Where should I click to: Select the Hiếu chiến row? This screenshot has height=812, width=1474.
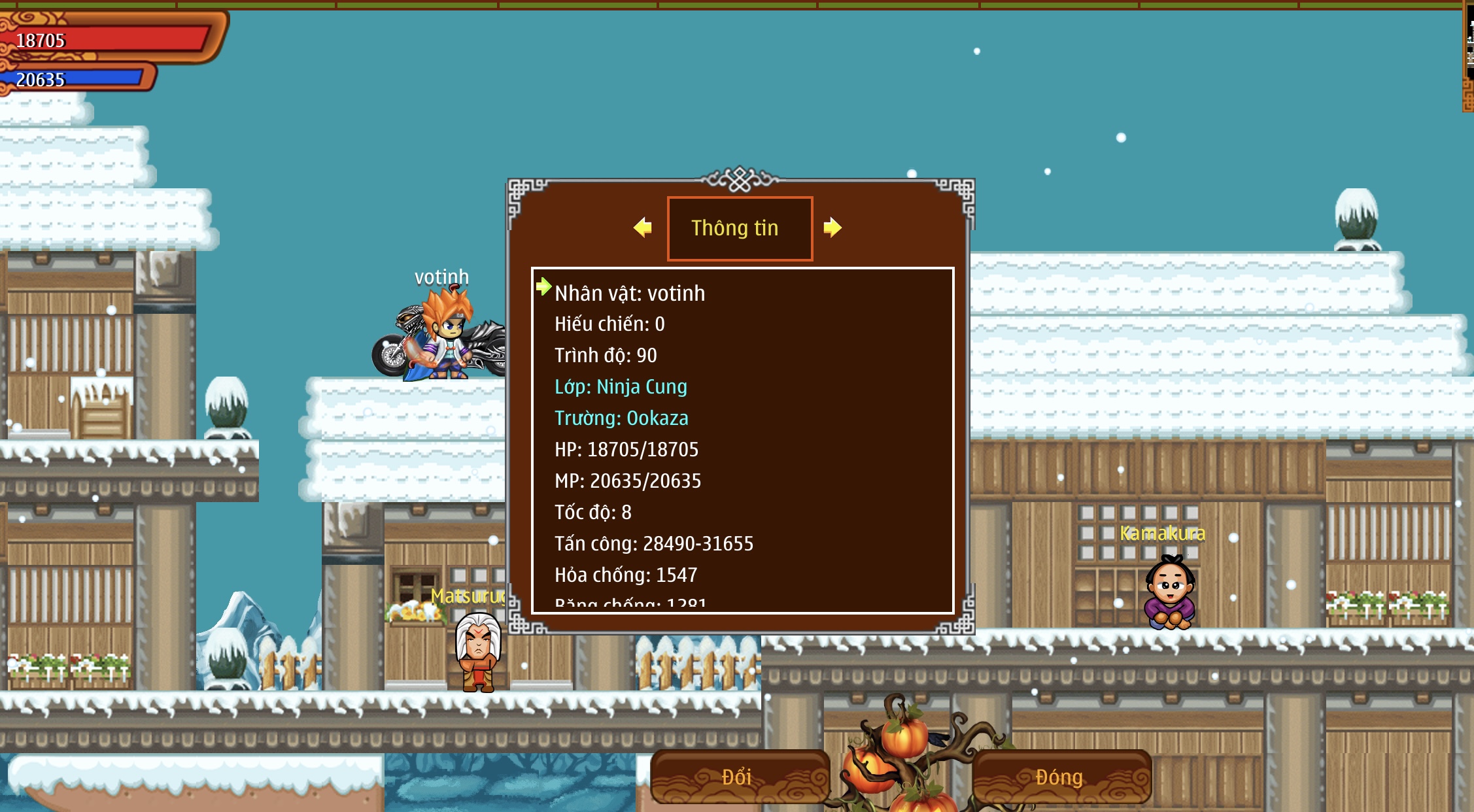click(609, 324)
